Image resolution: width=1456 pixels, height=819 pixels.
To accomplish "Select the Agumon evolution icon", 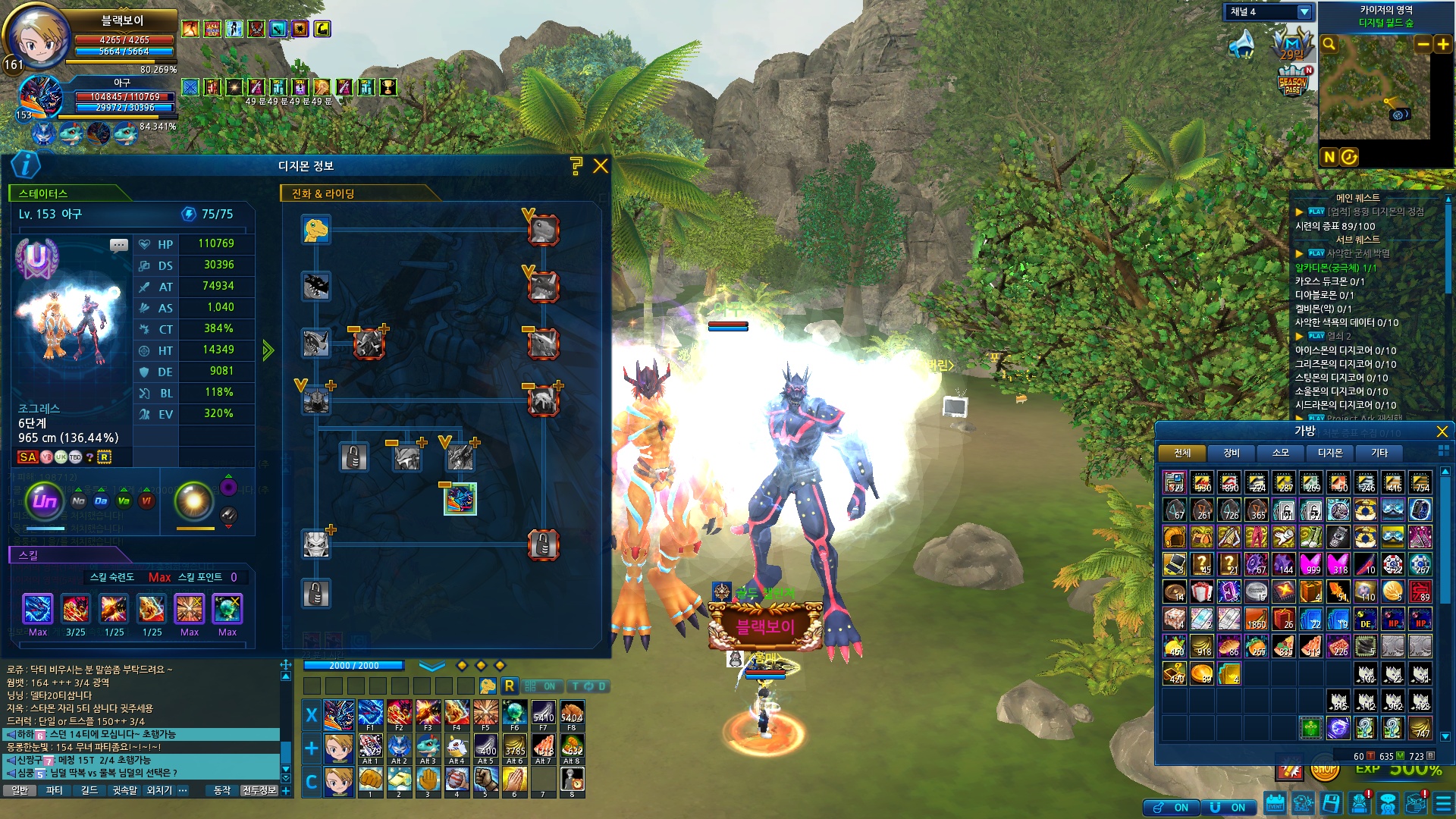I will coord(315,229).
